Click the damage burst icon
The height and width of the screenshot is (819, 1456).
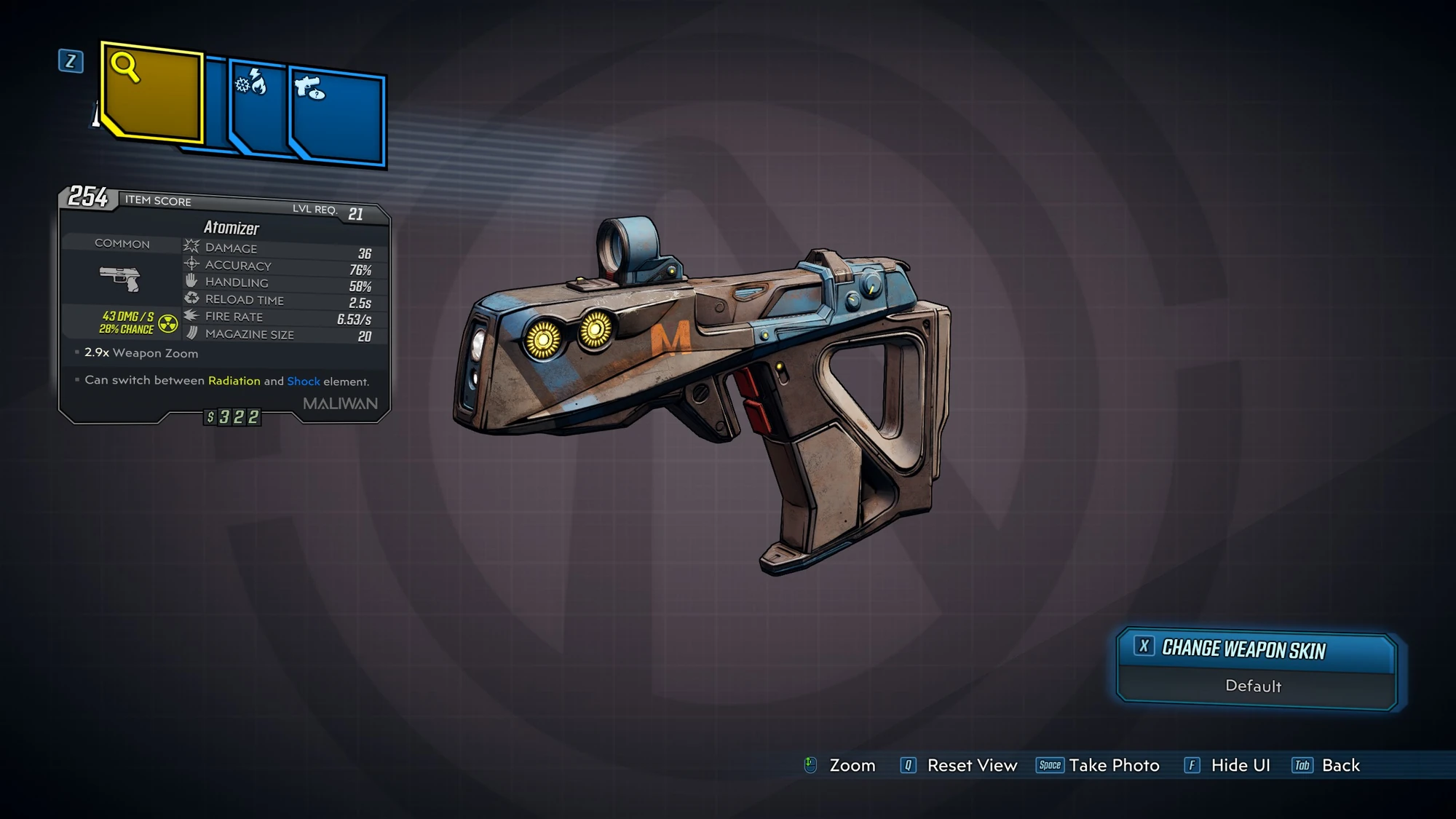(x=191, y=248)
